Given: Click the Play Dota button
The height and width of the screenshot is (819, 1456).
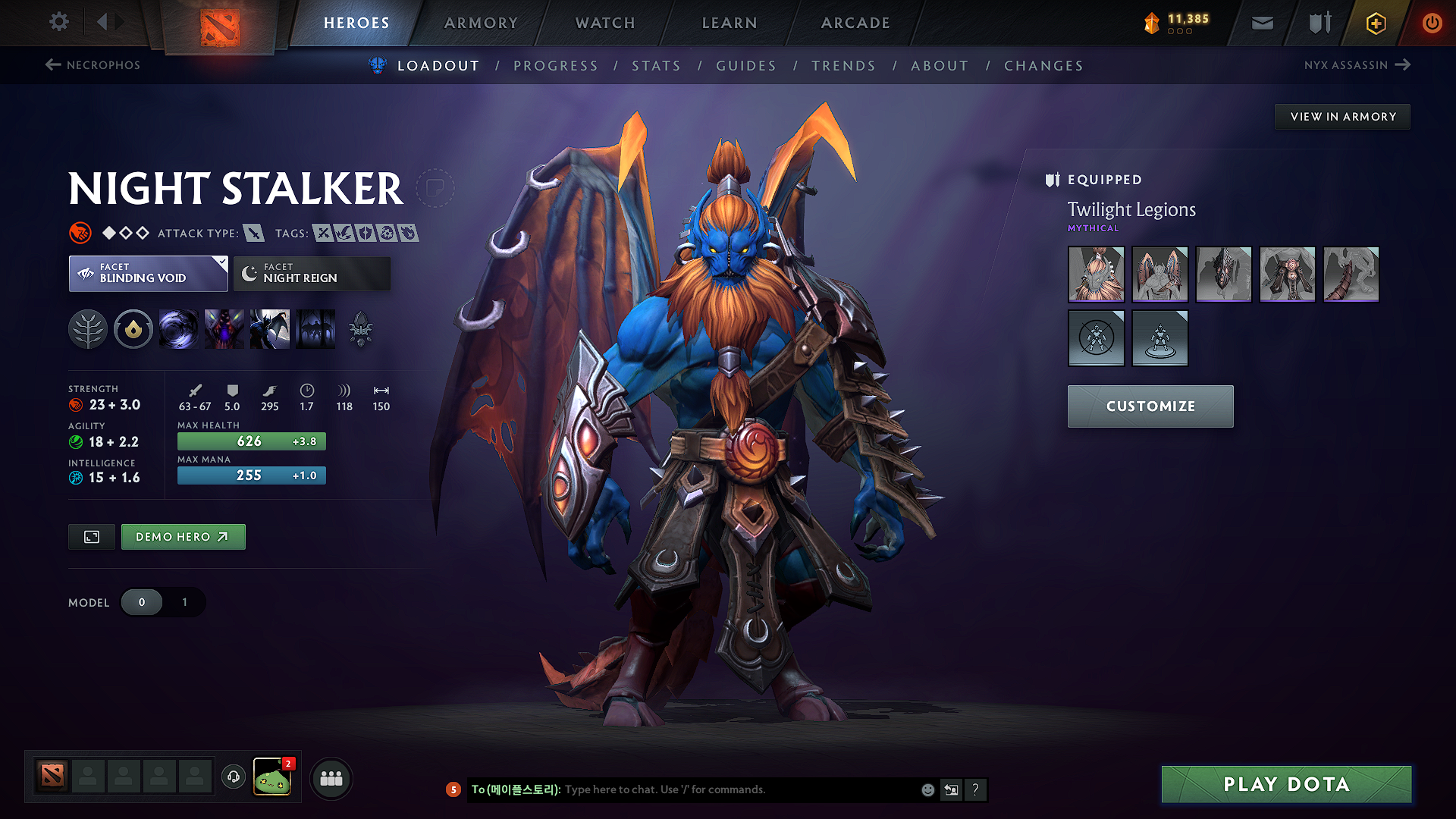Looking at the screenshot, I should pyautogui.click(x=1286, y=784).
